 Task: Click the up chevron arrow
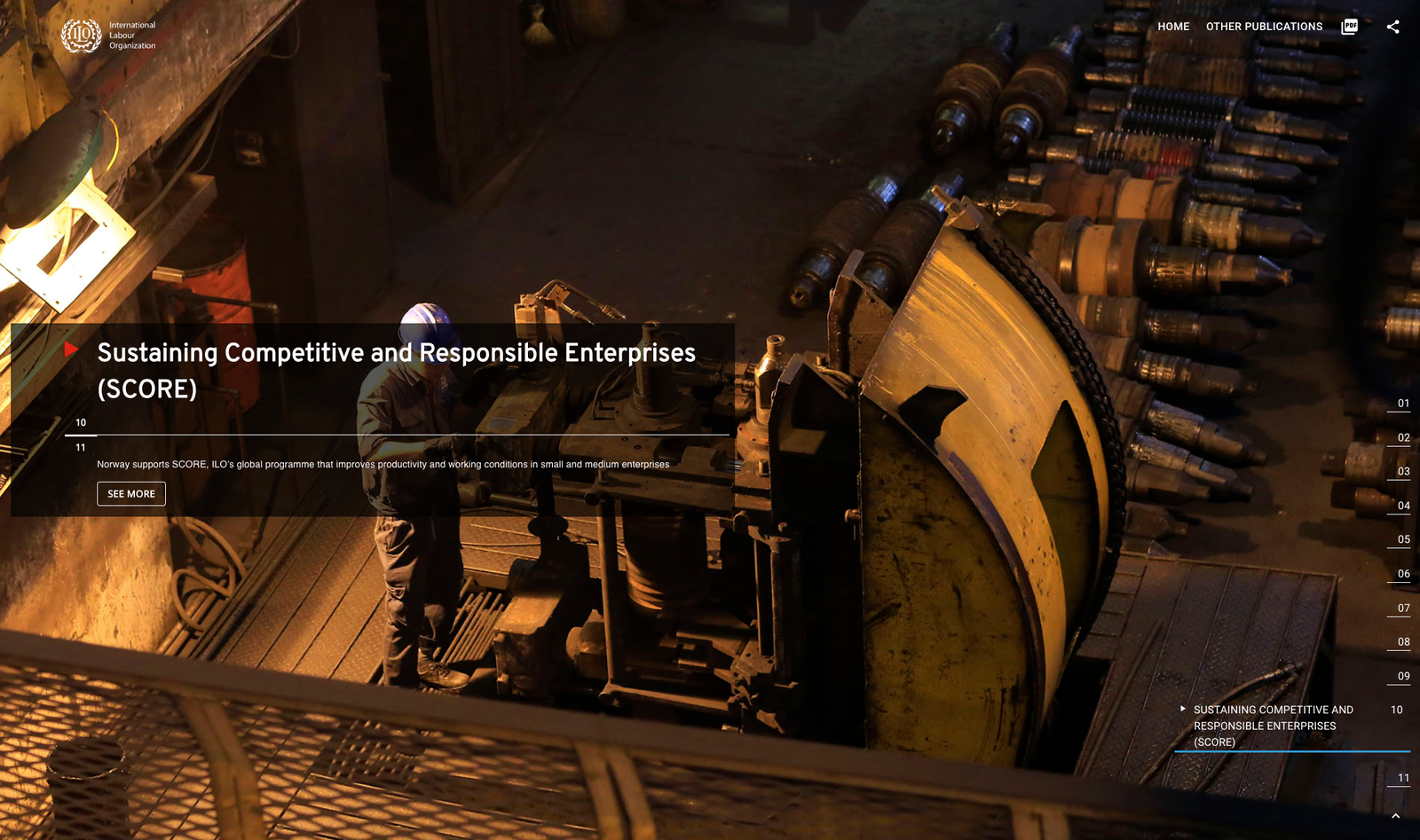click(x=1395, y=816)
